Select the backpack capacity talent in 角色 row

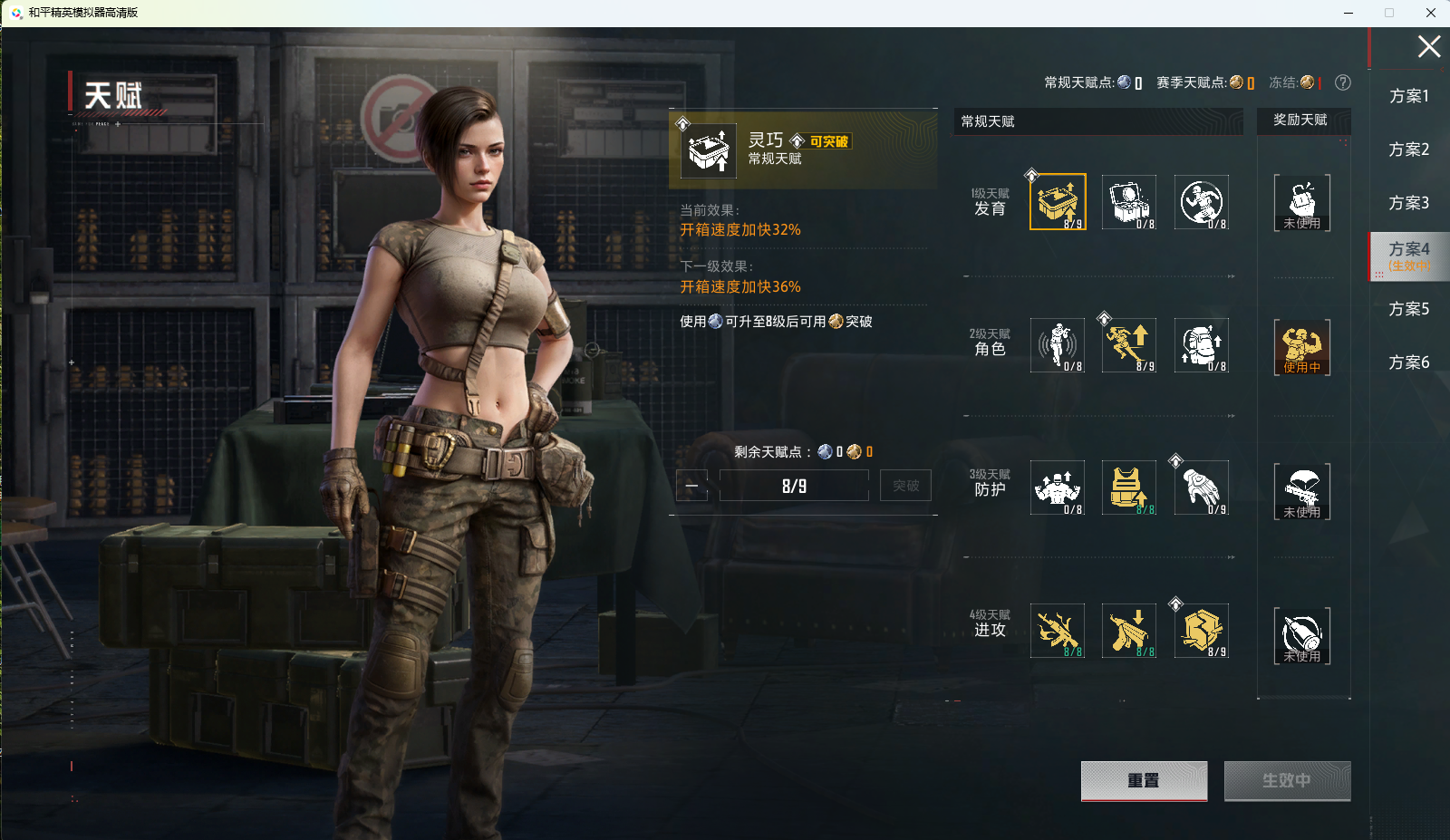coord(1201,344)
